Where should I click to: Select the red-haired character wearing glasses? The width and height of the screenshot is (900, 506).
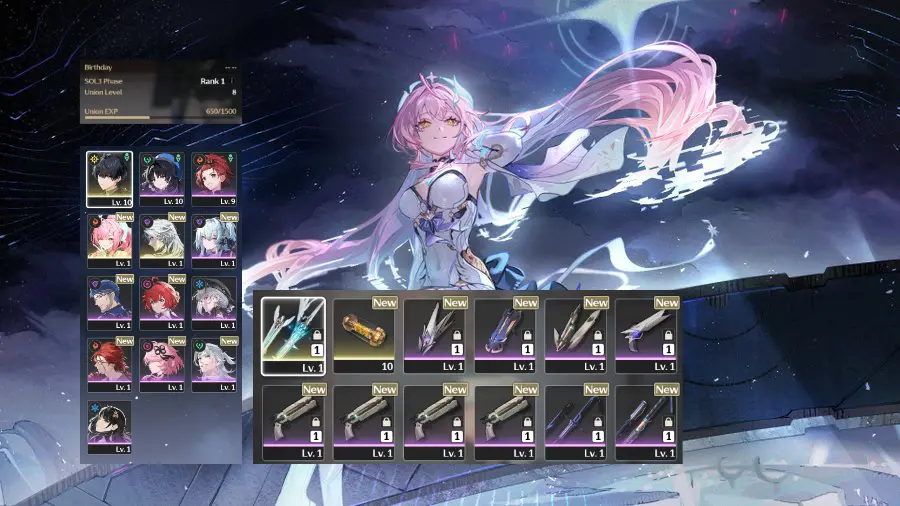point(109,362)
